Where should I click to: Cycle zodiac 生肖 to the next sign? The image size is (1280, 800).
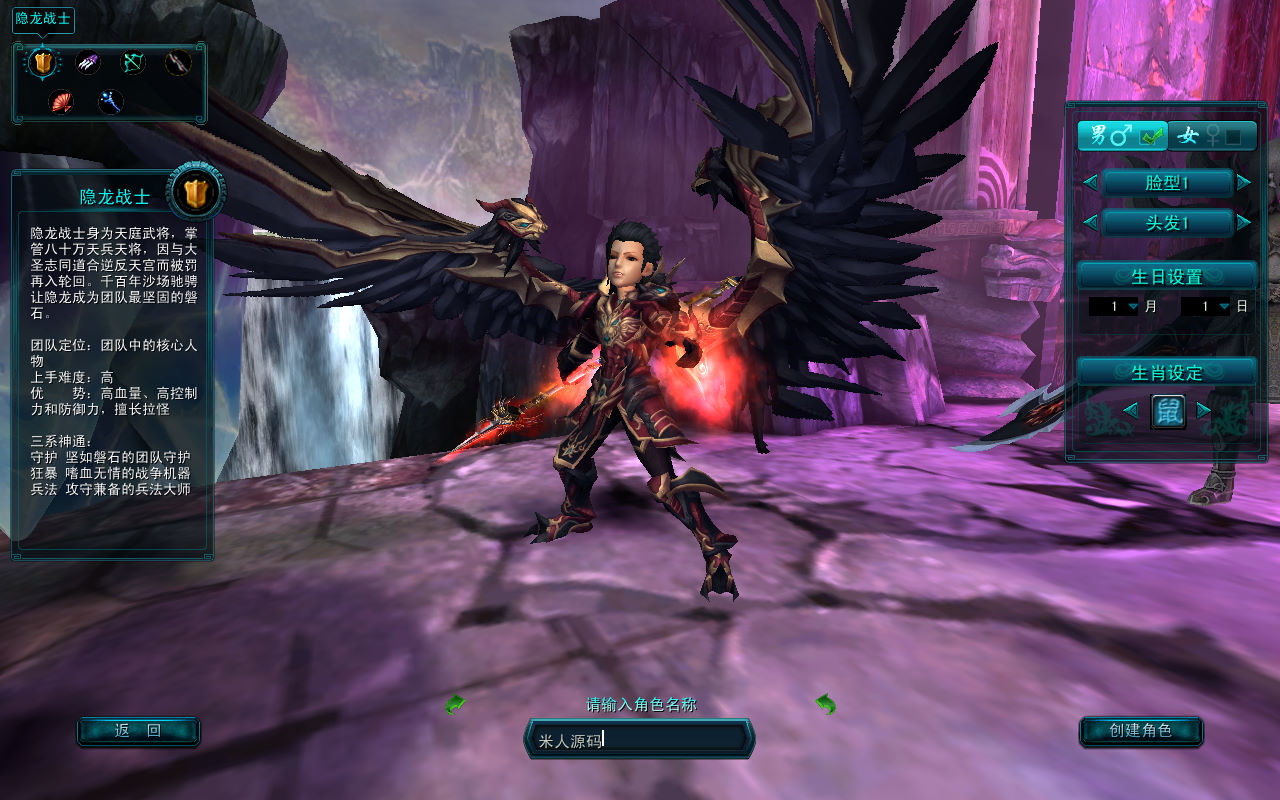(x=1204, y=410)
